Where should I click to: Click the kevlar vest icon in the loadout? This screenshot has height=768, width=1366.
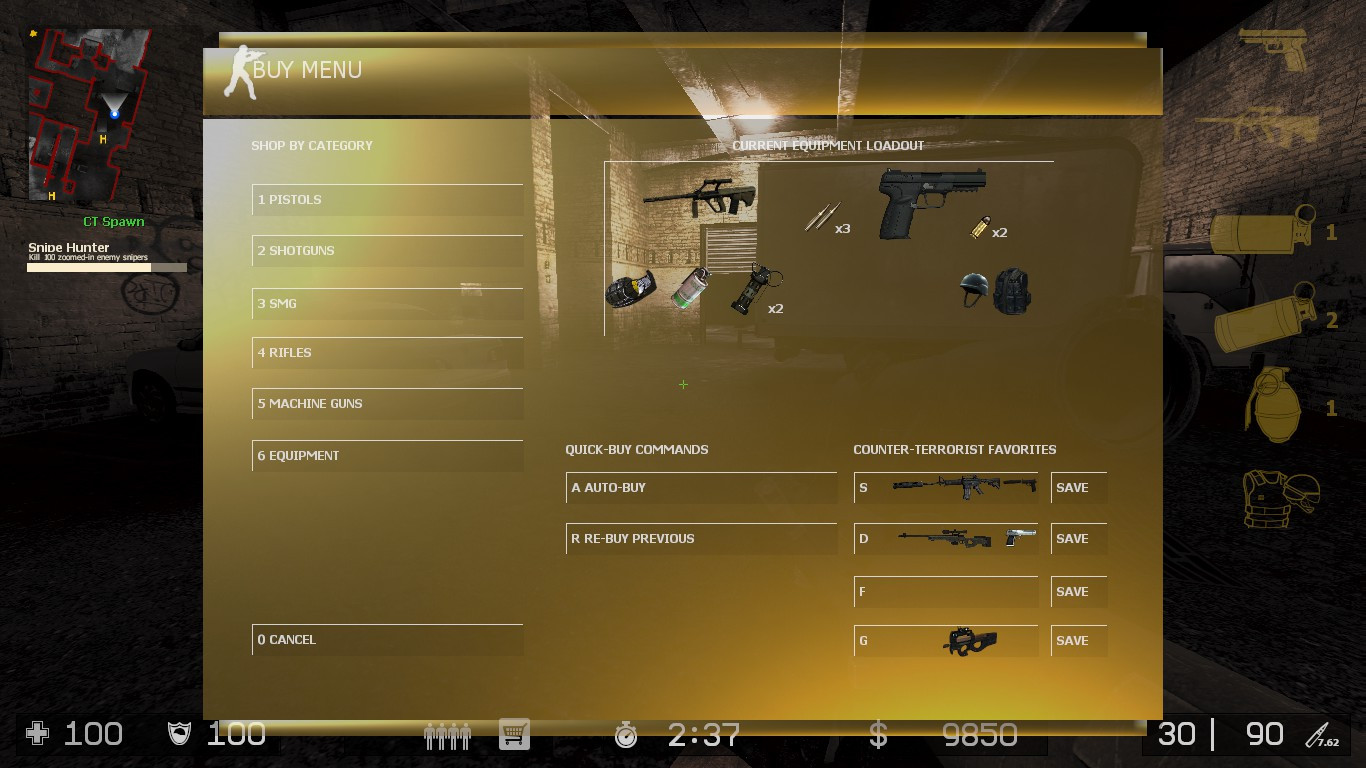pos(1010,291)
